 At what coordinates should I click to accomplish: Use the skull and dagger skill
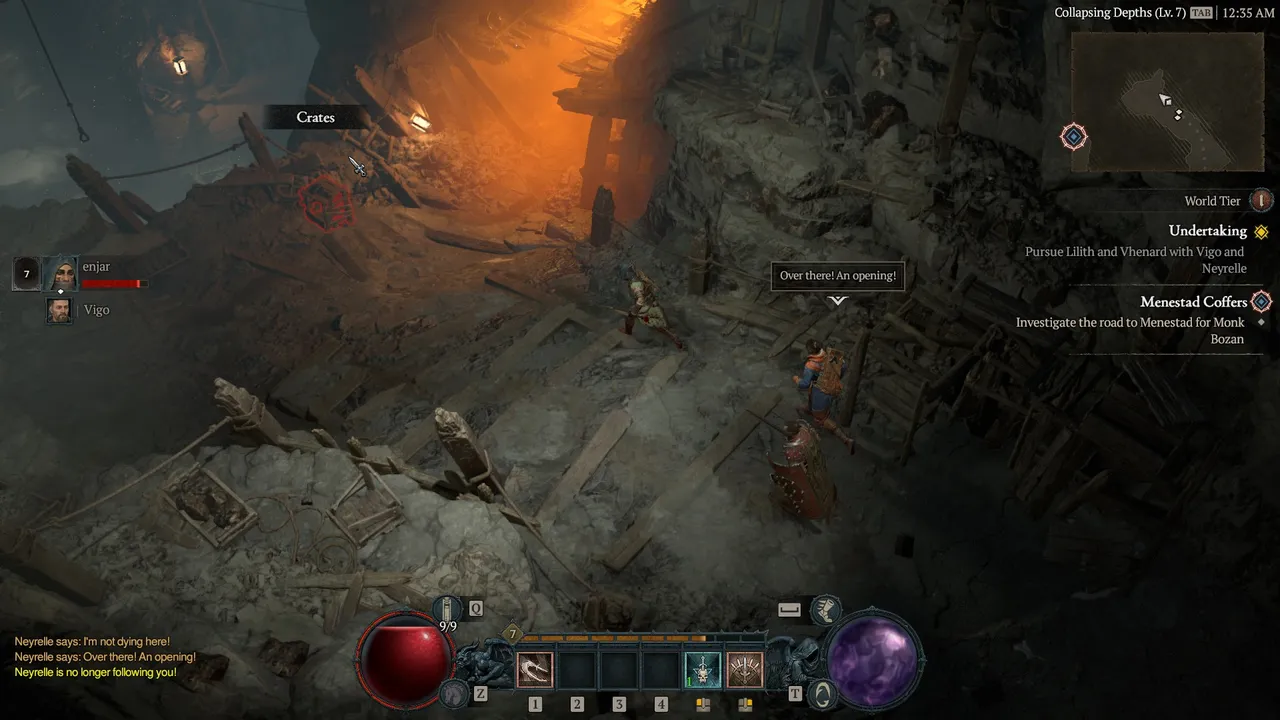point(702,669)
